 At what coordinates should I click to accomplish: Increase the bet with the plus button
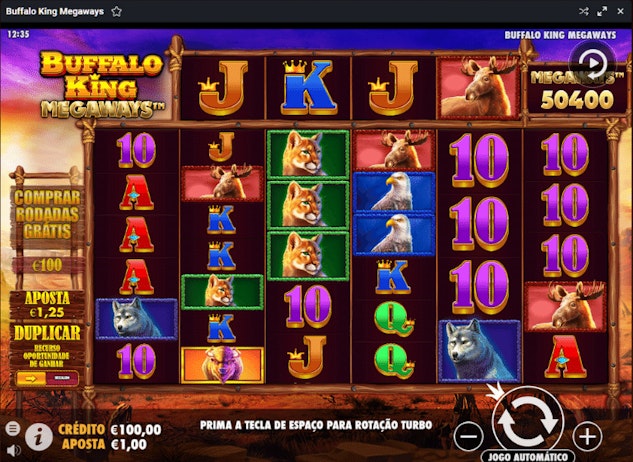587,436
